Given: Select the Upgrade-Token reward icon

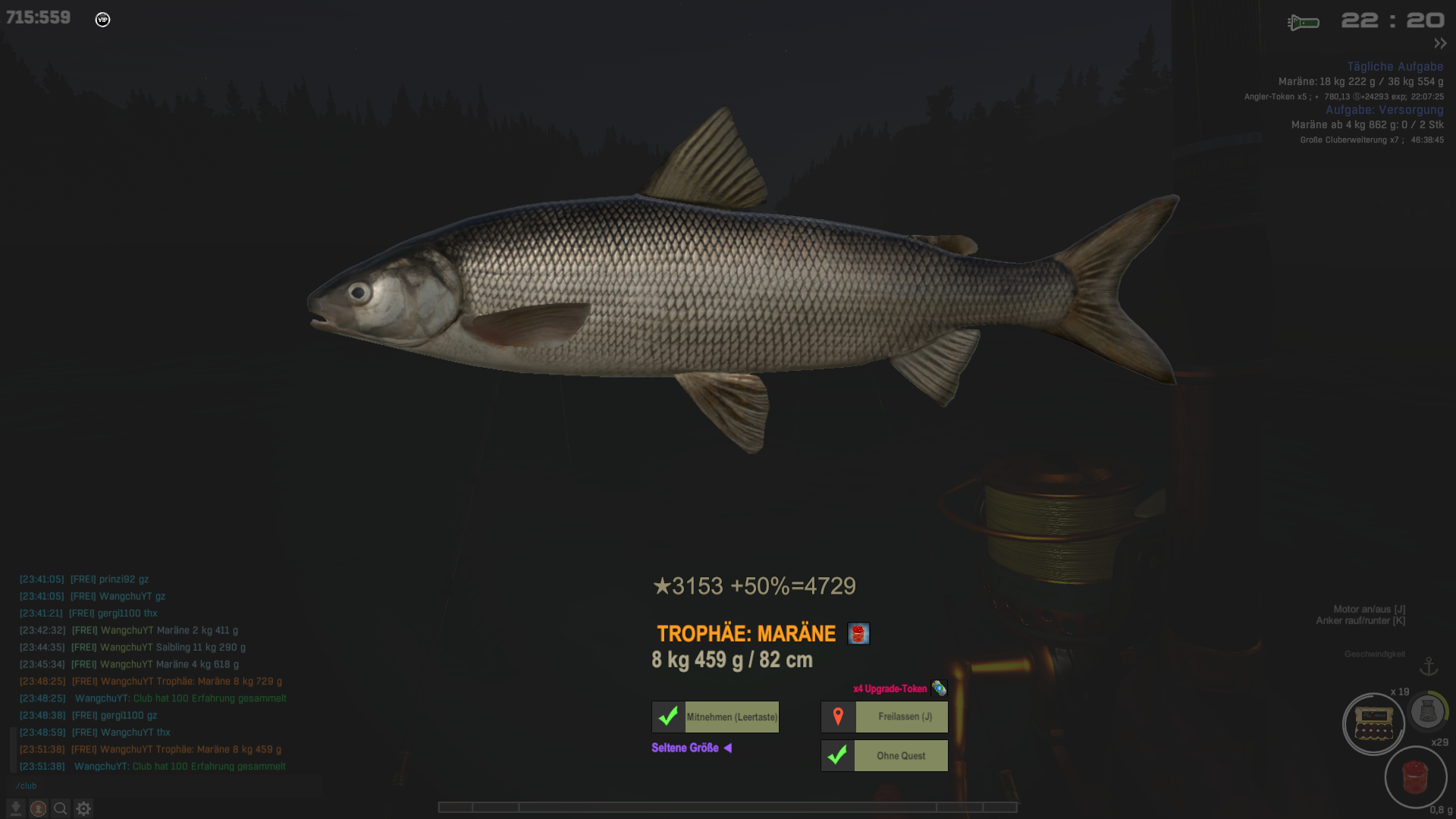Looking at the screenshot, I should tap(939, 689).
